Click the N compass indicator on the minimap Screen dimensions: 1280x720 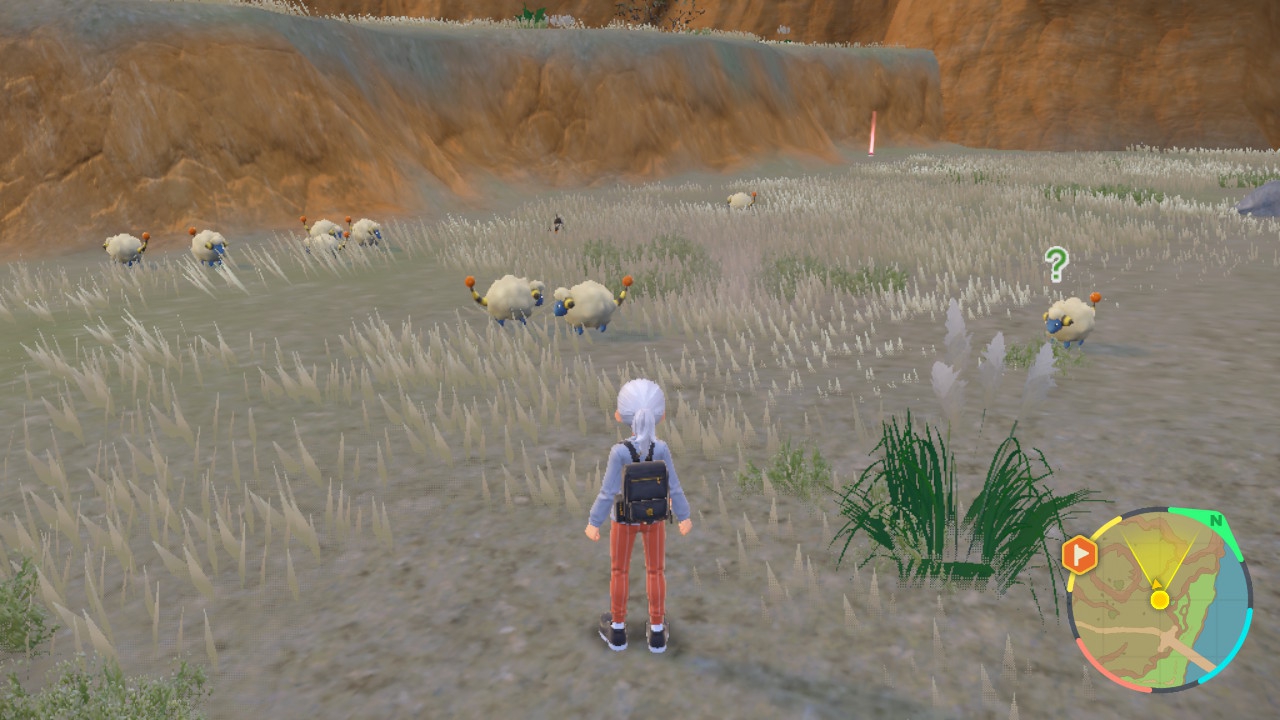click(1215, 521)
